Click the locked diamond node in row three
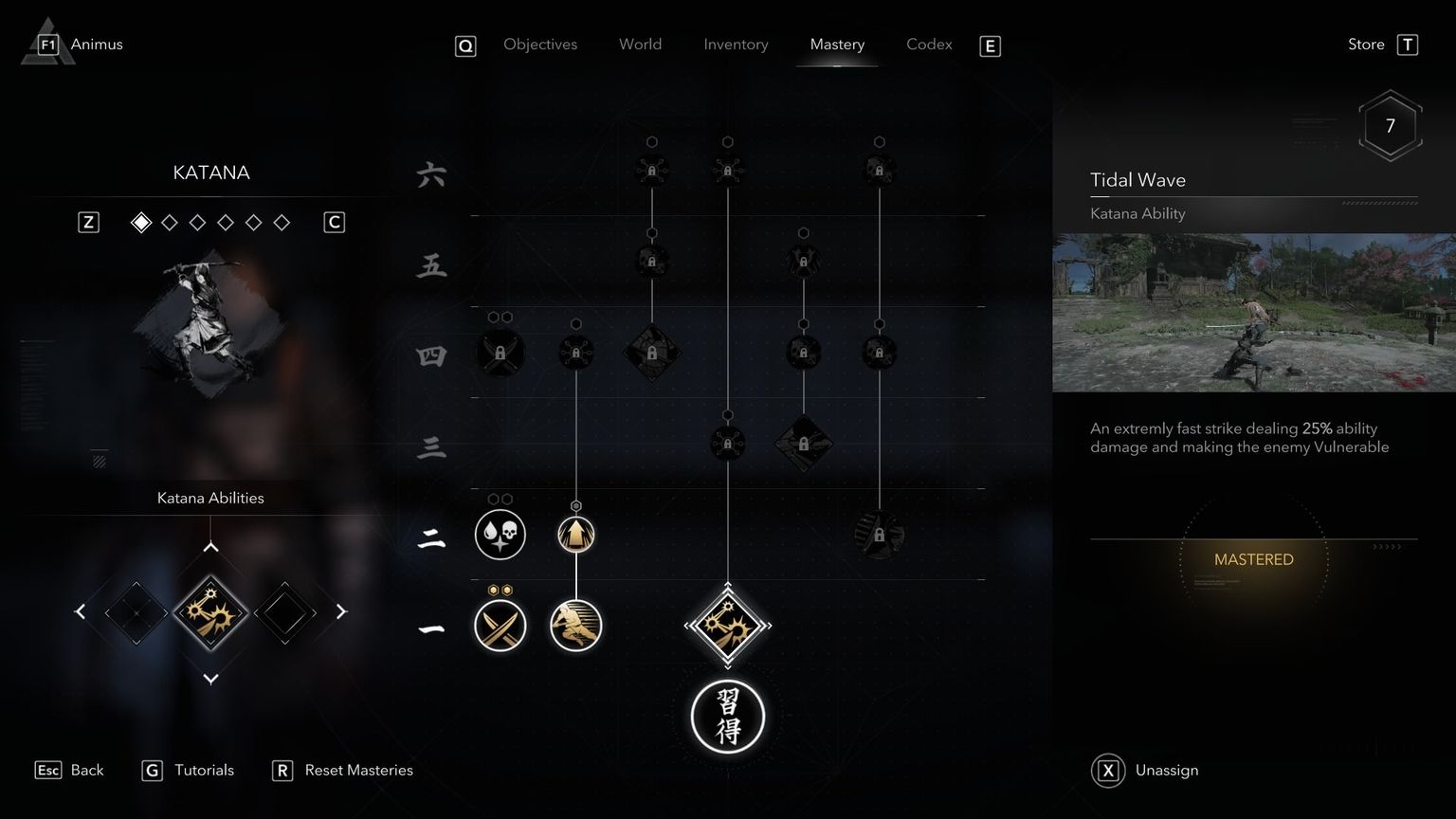1456x819 pixels. point(805,443)
